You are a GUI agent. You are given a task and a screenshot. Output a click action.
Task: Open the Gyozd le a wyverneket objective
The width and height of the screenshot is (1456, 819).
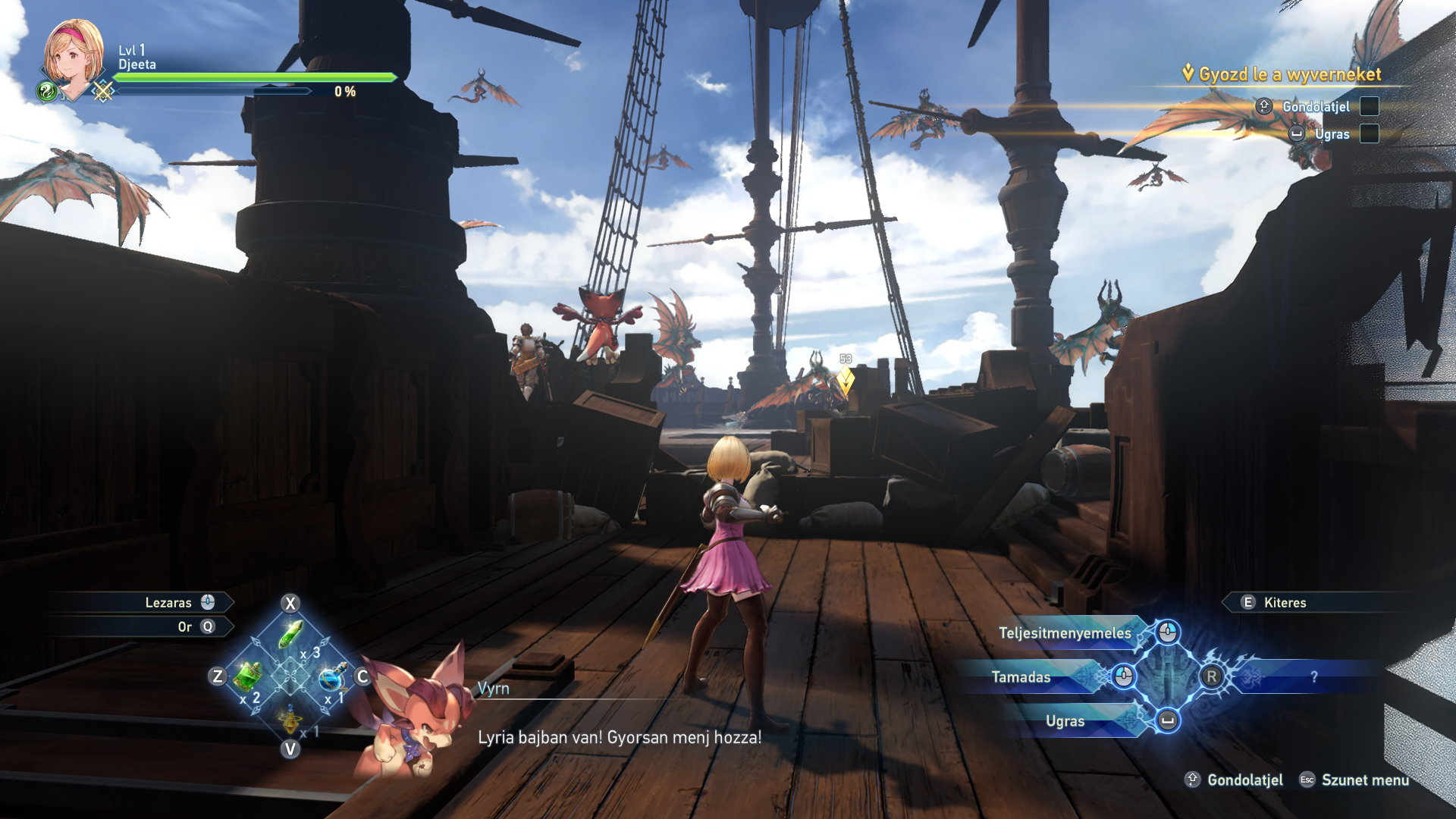pos(1289,74)
